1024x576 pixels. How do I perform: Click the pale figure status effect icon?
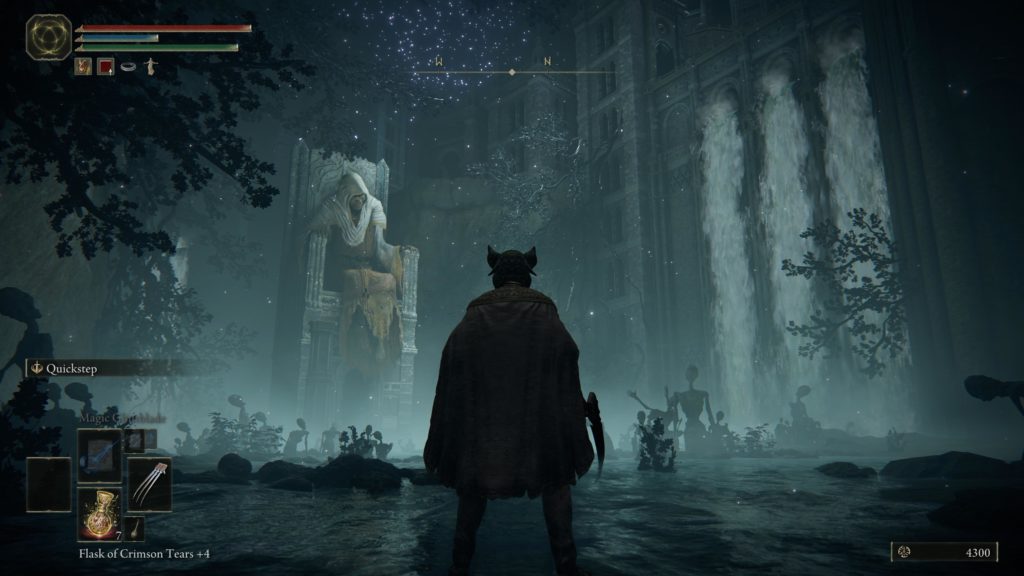[x=151, y=67]
